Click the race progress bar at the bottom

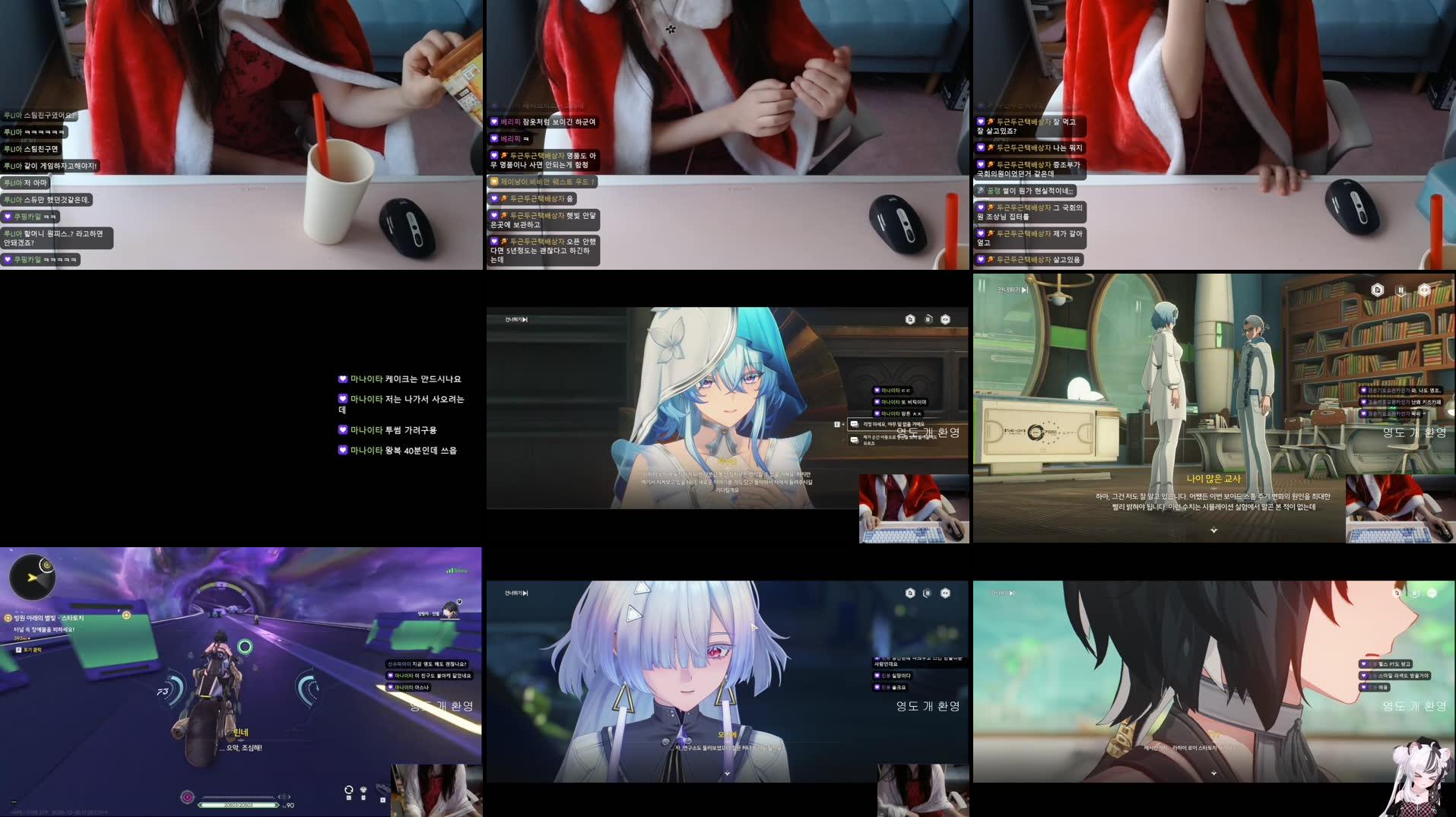[x=239, y=805]
